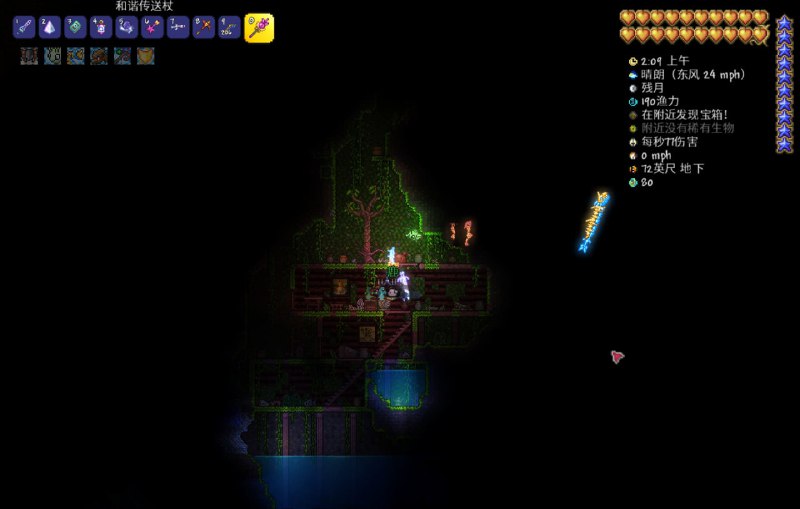Select the grey tool in hotbar slot 7
Viewport: 800px width, 509px height.
tap(178, 27)
